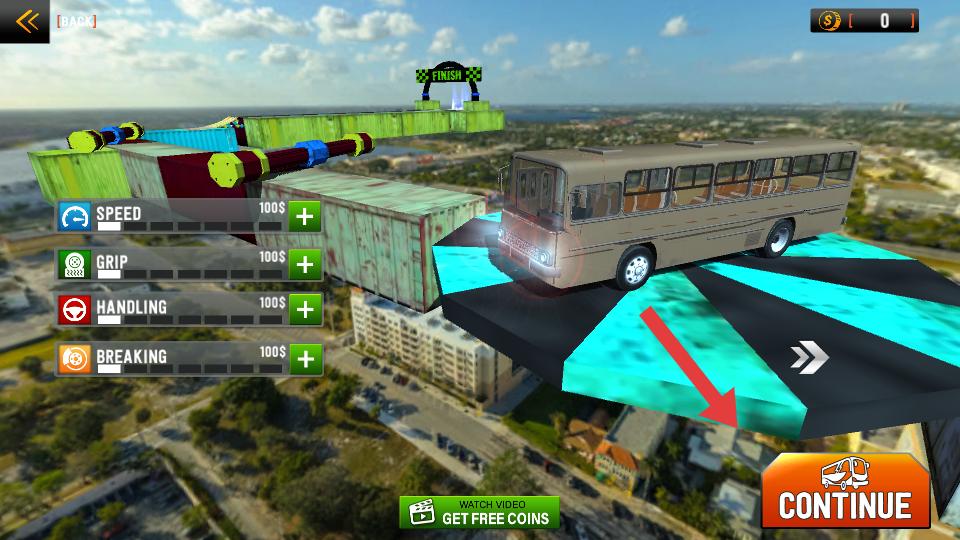The height and width of the screenshot is (540, 960).
Task: Watch video to get free coins
Action: (479, 512)
